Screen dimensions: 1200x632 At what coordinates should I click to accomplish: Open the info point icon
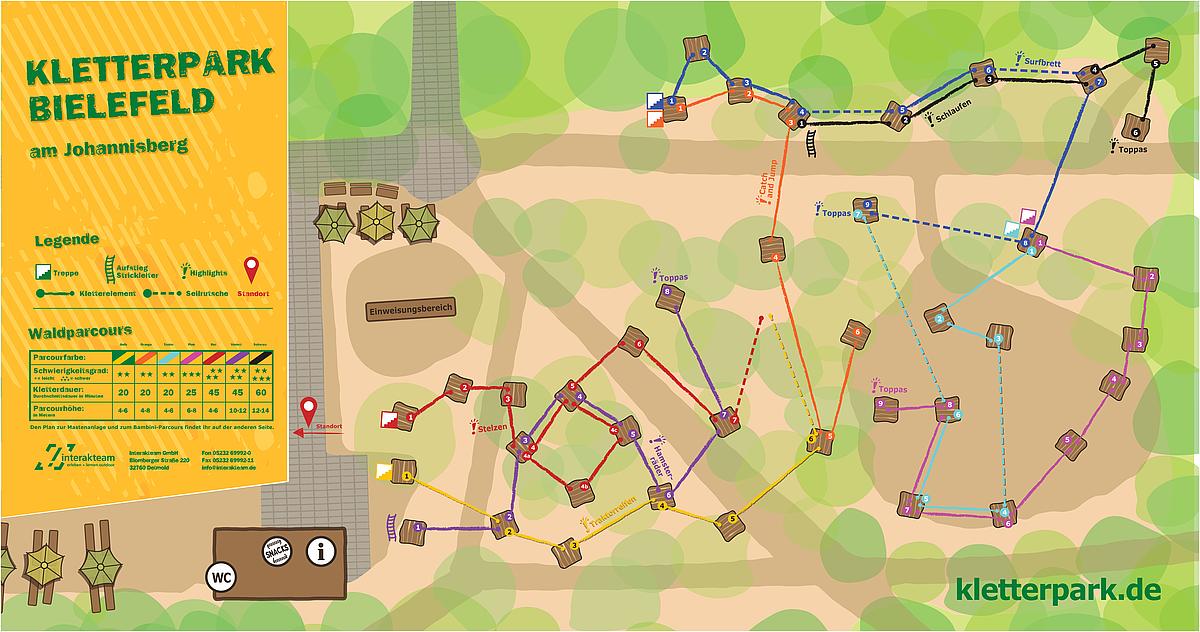coord(320,550)
